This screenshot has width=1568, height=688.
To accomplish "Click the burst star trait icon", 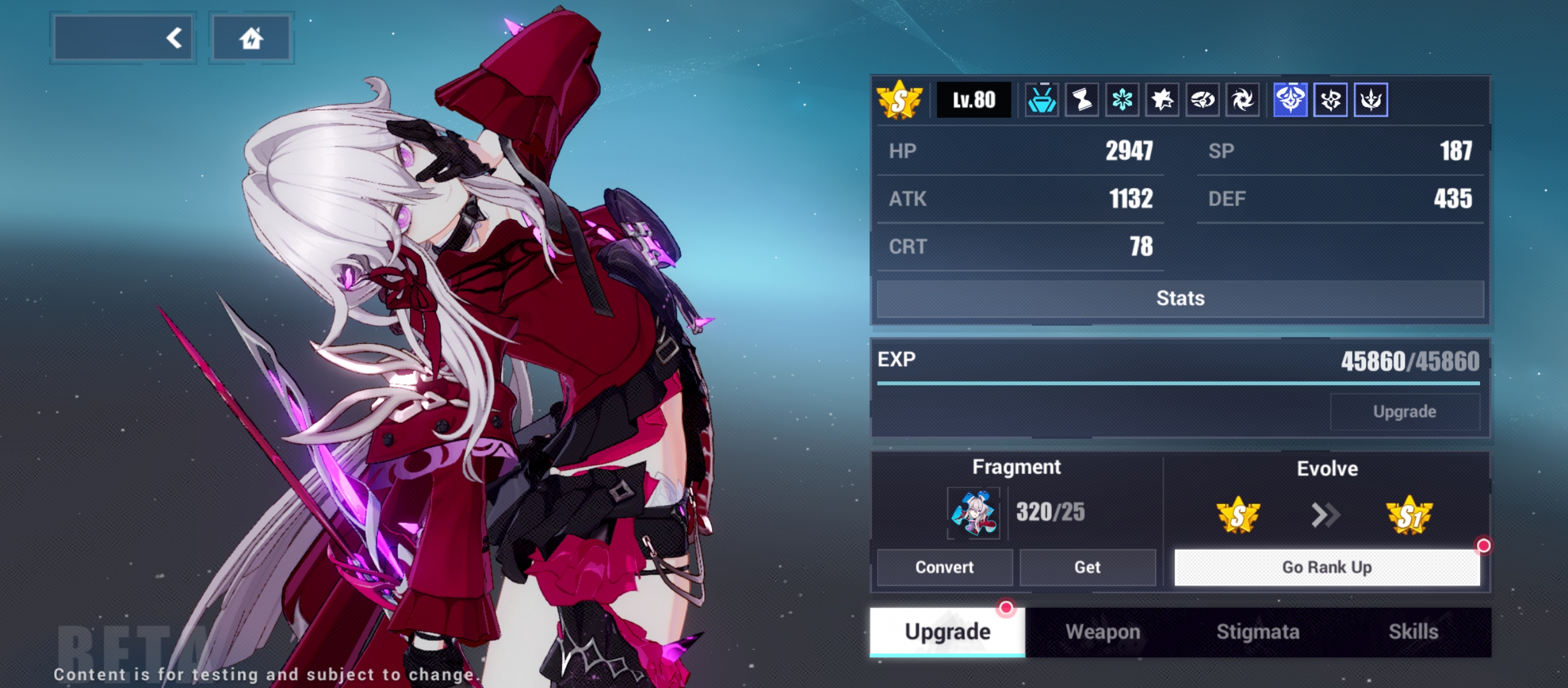I will pos(1163,100).
